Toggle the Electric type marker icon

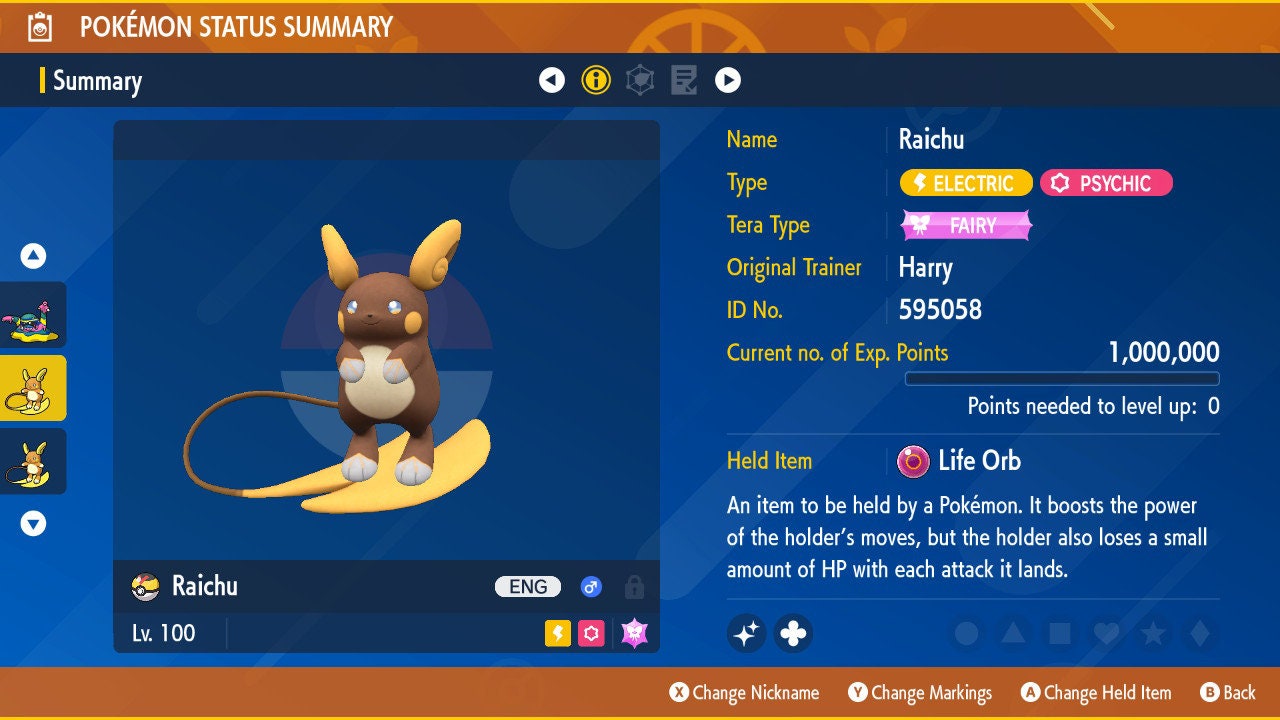(x=556, y=633)
